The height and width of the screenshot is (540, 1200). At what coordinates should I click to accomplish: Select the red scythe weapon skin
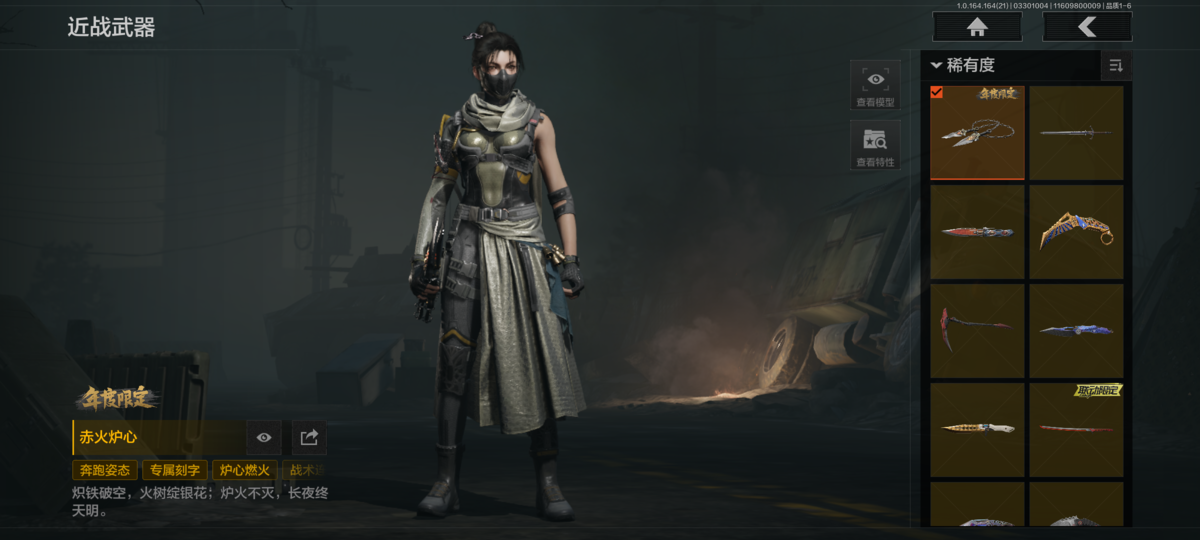(x=977, y=330)
